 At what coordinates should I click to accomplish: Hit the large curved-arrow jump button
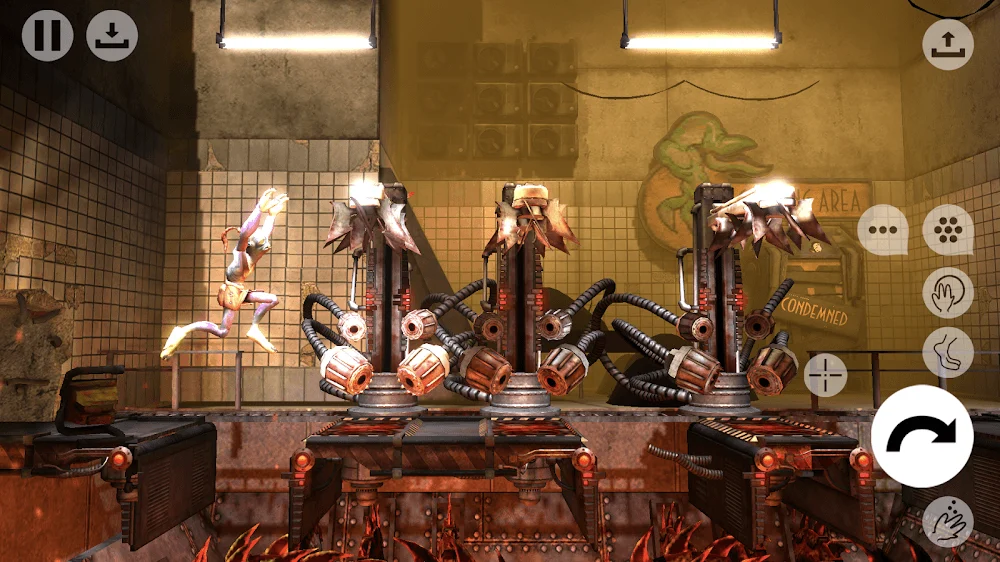[922, 435]
